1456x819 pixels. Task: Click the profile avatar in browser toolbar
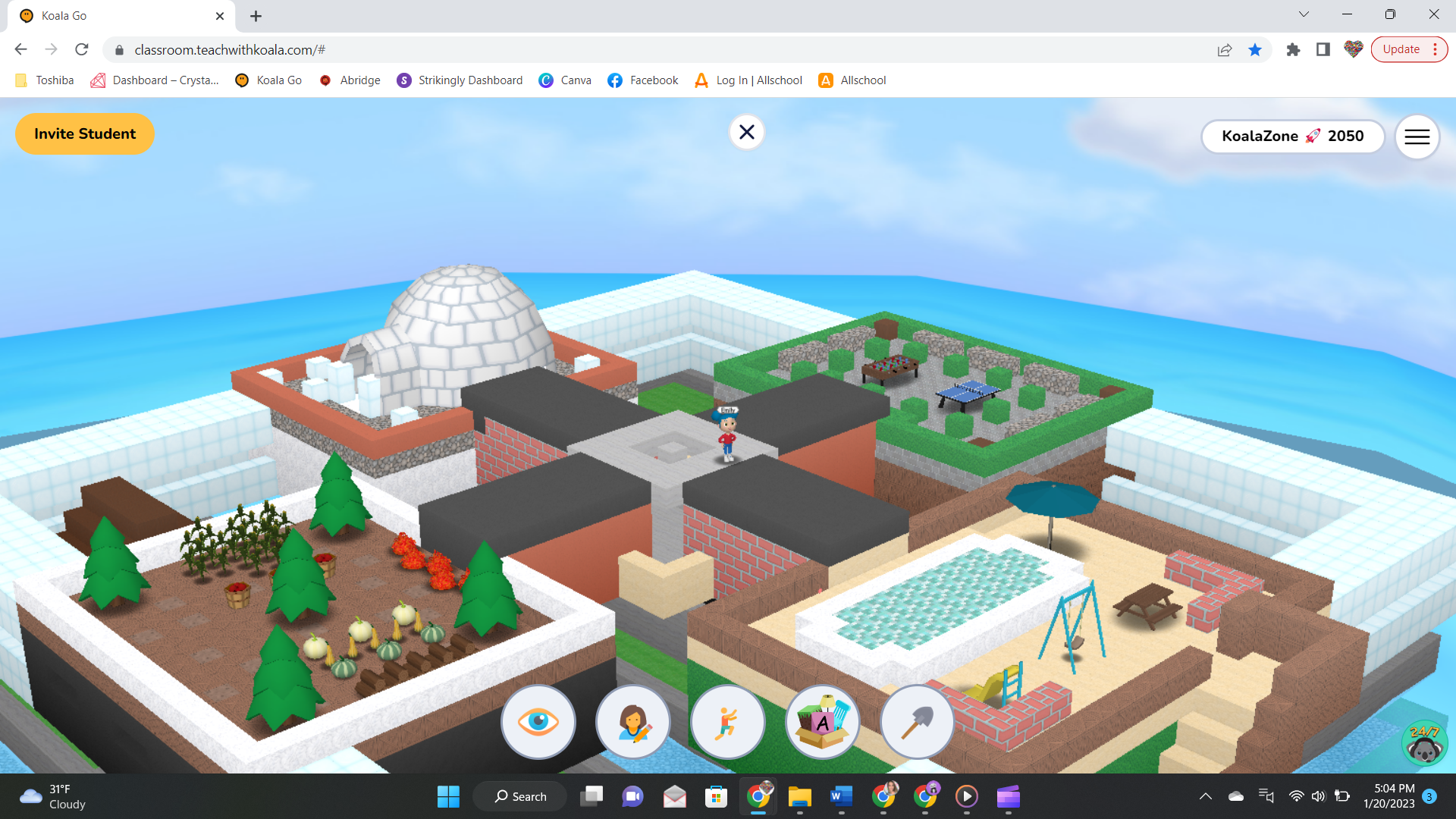point(1353,49)
